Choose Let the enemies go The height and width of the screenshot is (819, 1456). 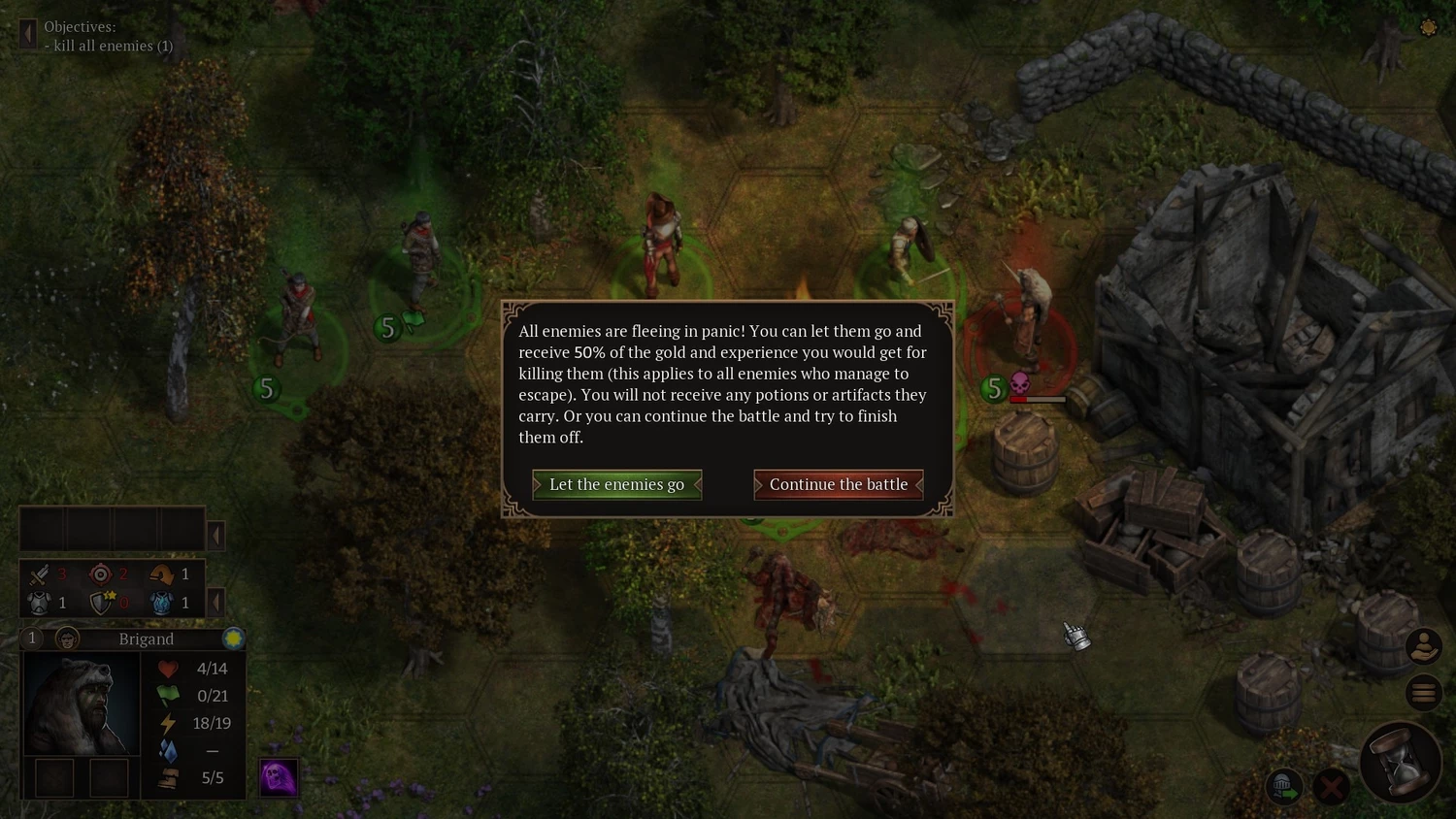pyautogui.click(x=616, y=484)
